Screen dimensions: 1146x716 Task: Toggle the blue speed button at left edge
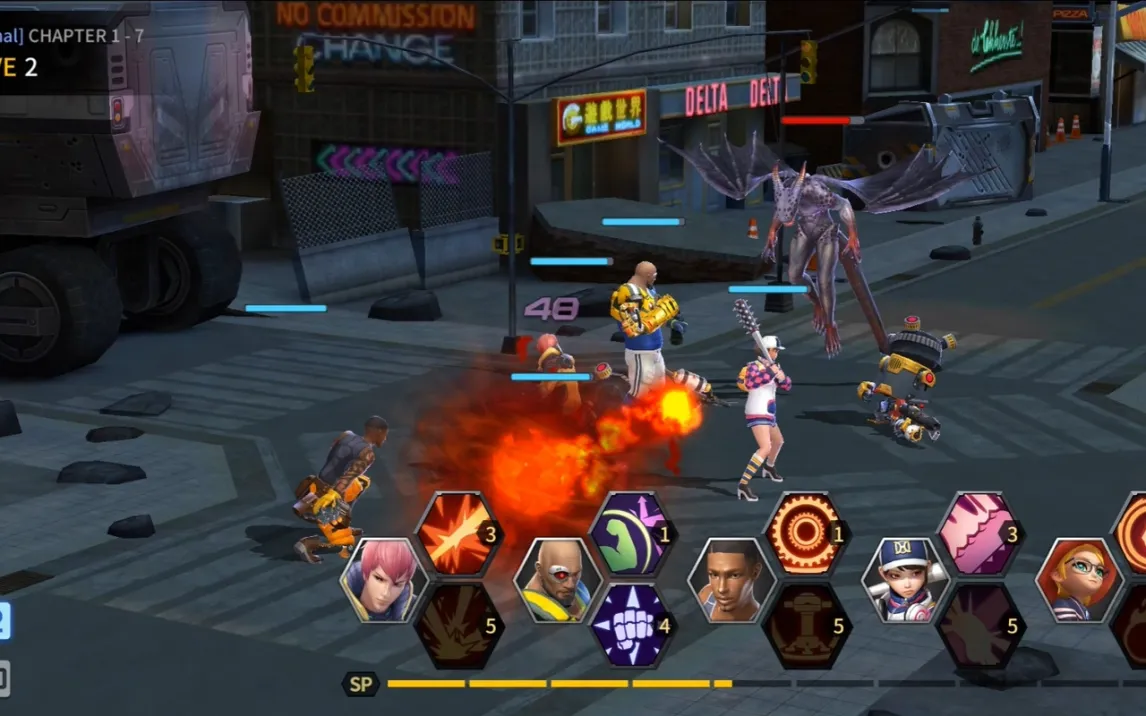(4, 622)
